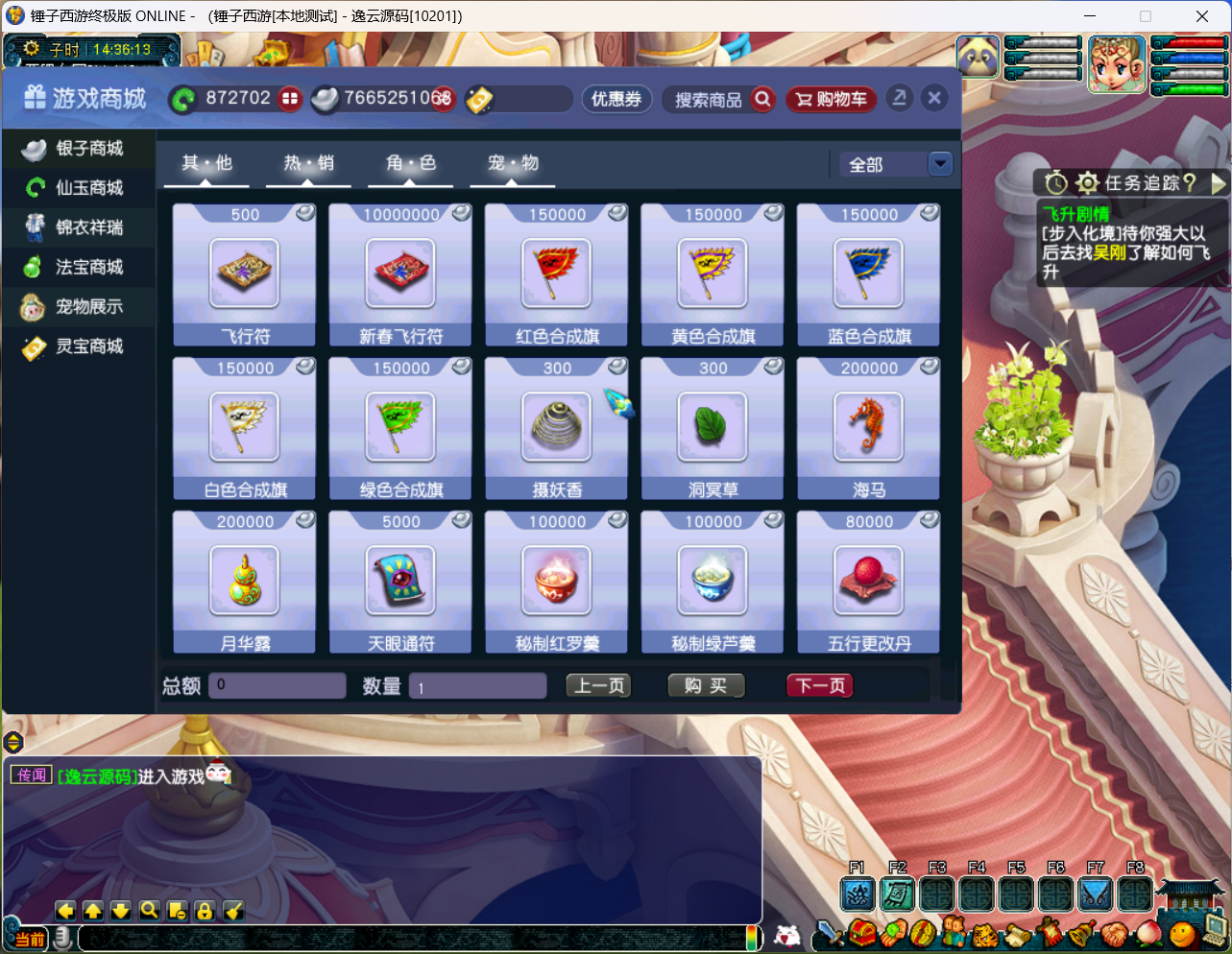
Task: Open the 灵宝商城 category
Action: pos(79,346)
